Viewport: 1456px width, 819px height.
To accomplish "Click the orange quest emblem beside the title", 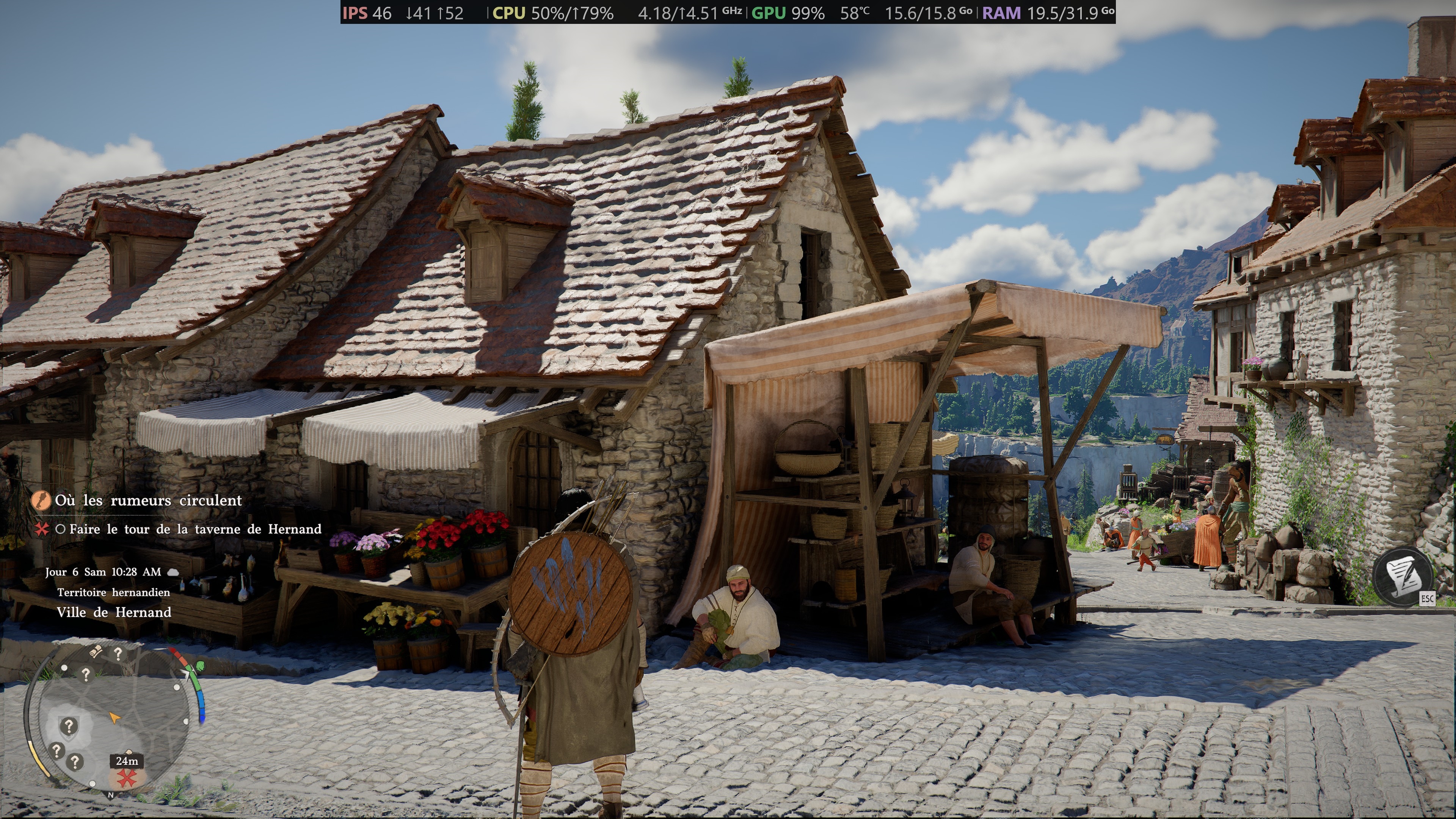I will 41,500.
